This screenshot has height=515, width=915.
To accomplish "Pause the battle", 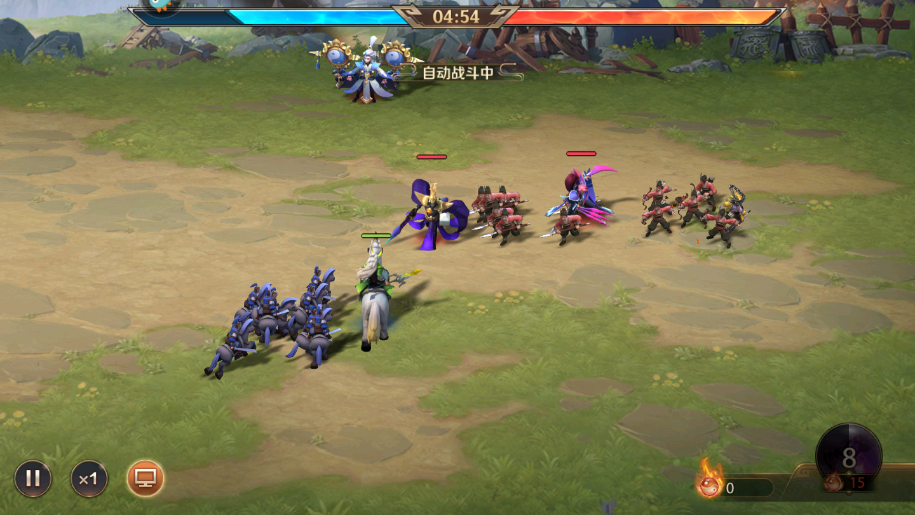I will [33, 478].
